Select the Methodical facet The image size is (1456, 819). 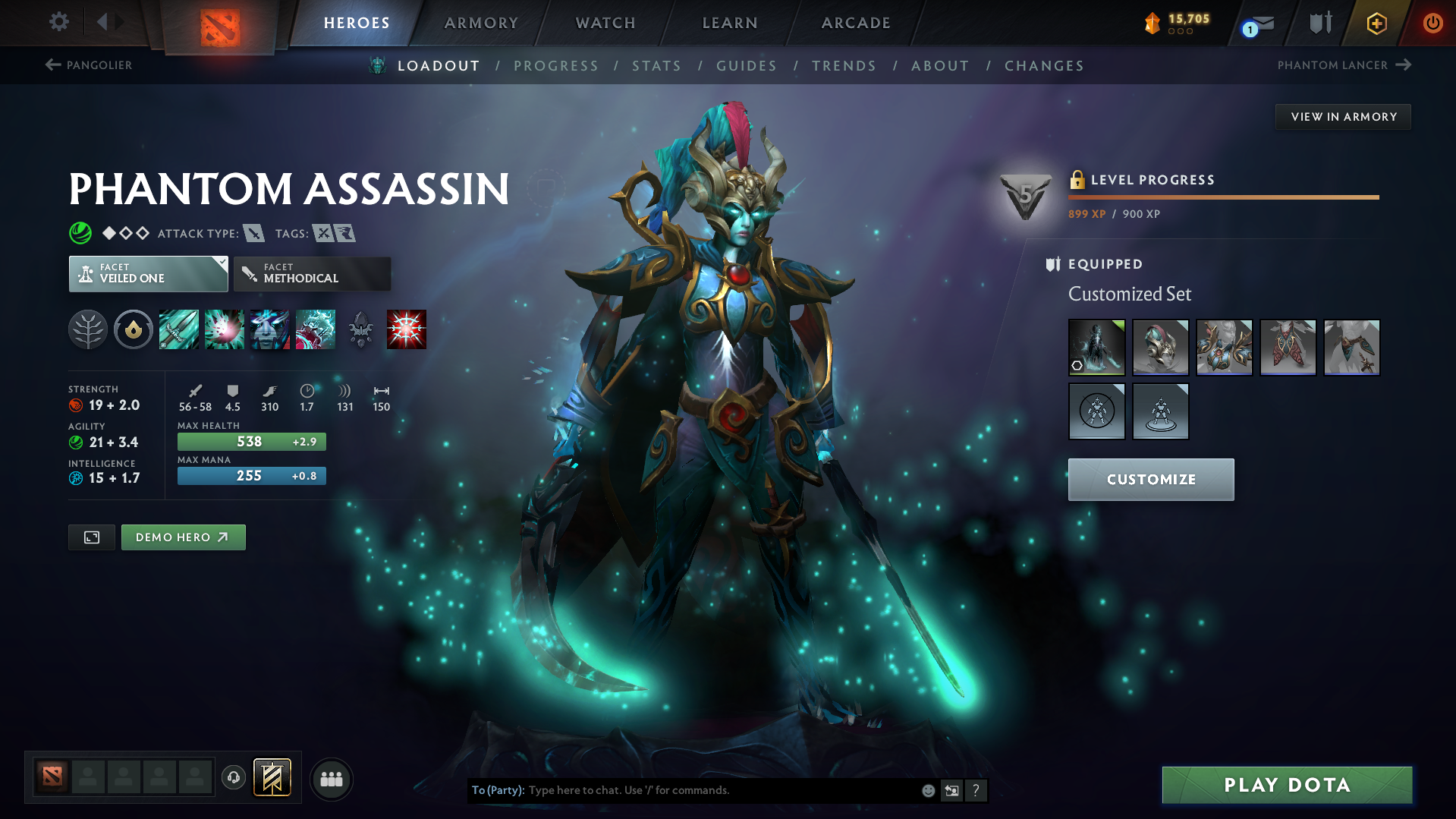pos(312,273)
